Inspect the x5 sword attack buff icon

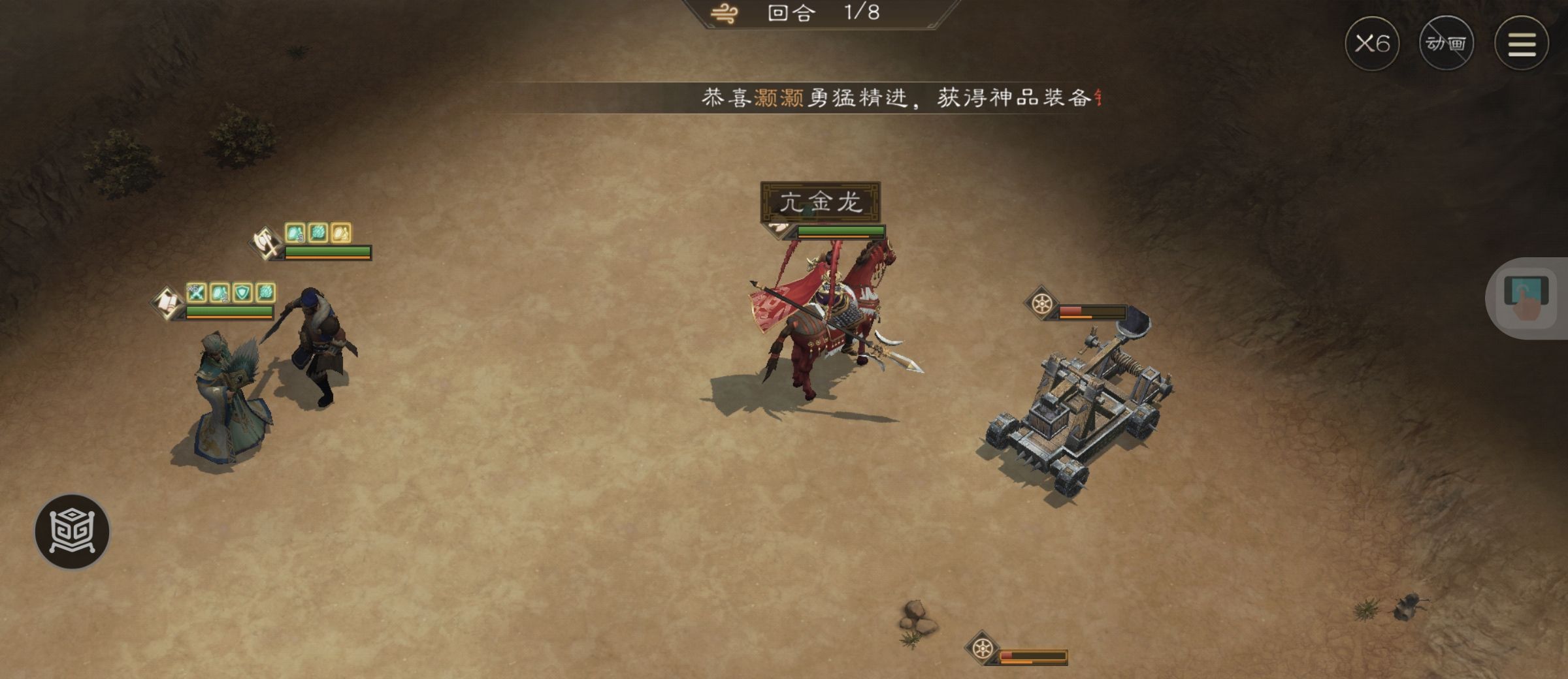click(x=195, y=294)
